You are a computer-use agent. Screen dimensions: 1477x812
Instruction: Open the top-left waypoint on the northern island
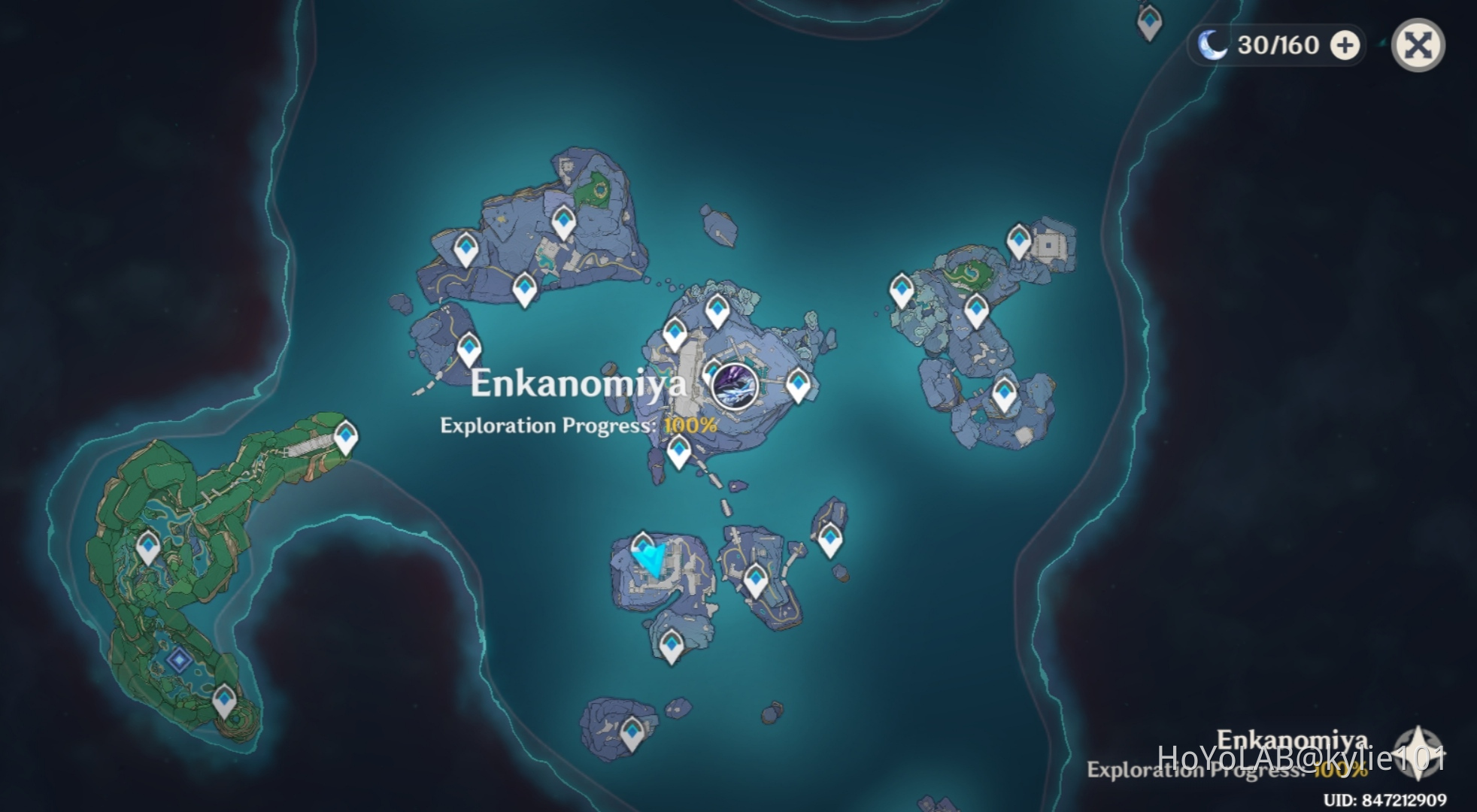coord(467,248)
